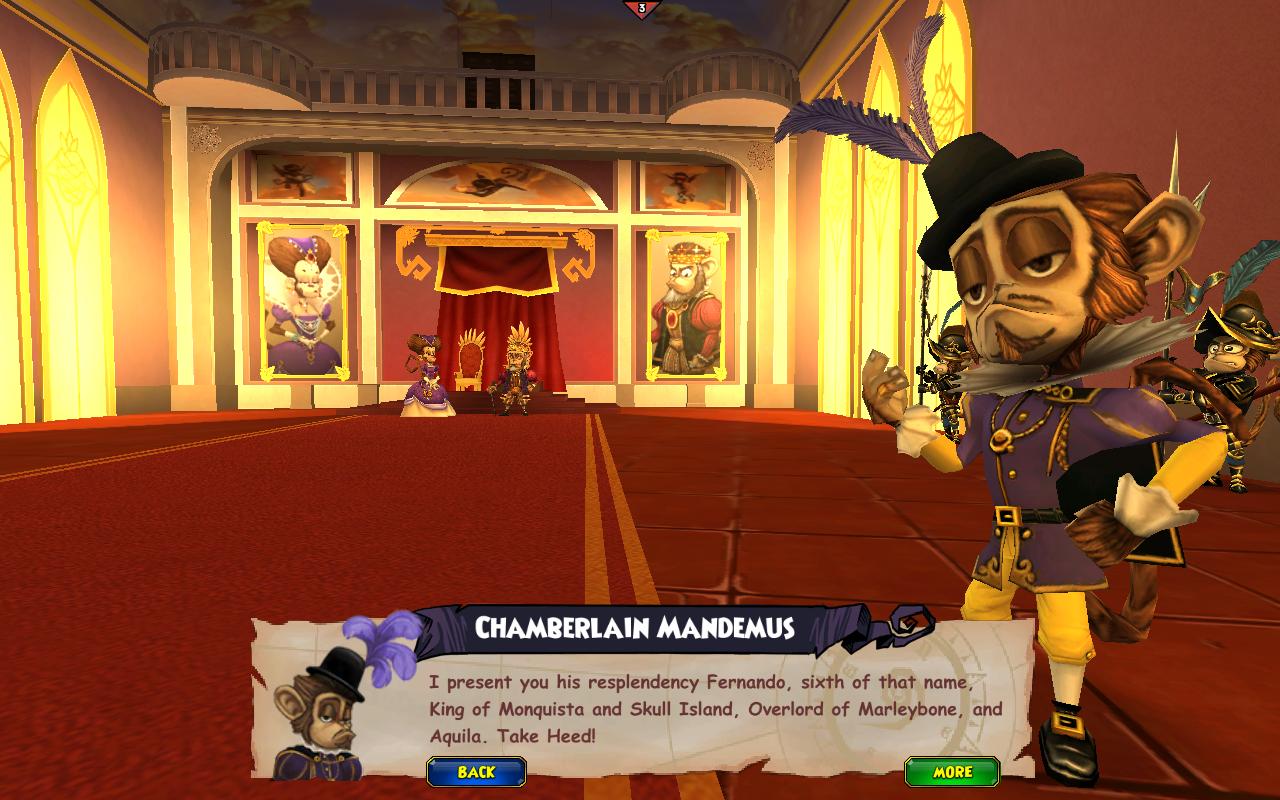The width and height of the screenshot is (1280, 800).
Task: Go back using the blue Back button
Action: click(476, 772)
